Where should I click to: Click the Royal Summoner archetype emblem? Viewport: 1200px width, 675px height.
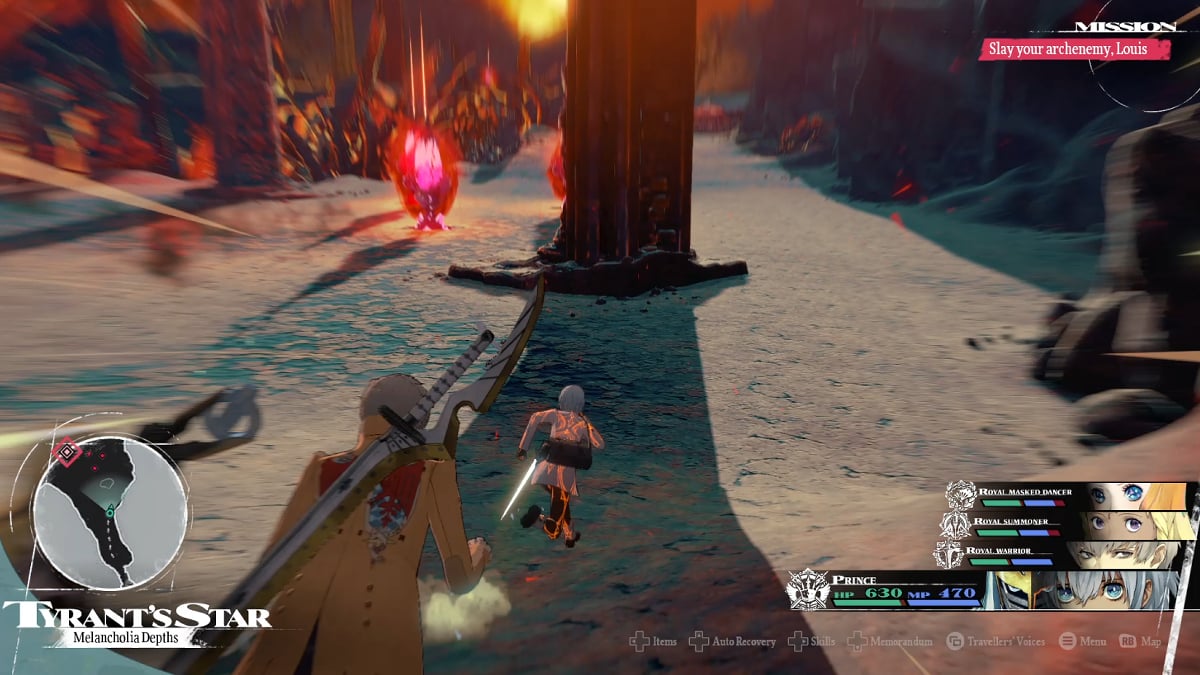coord(953,524)
